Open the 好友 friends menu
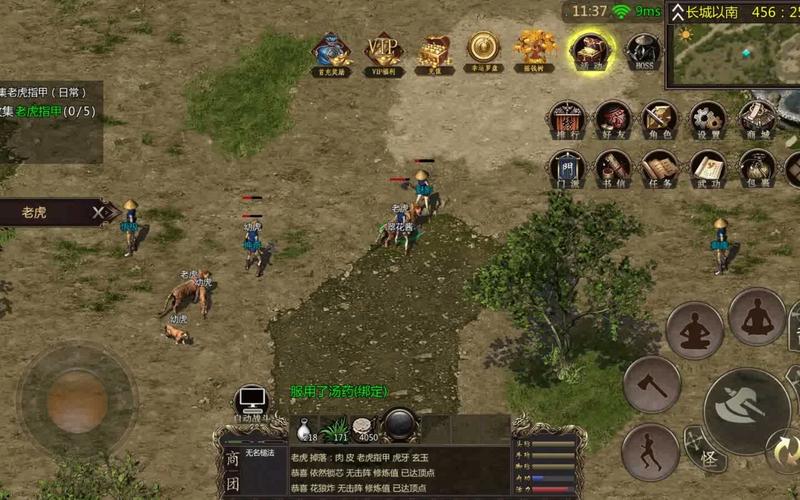This screenshot has width=800, height=500. pyautogui.click(x=613, y=119)
